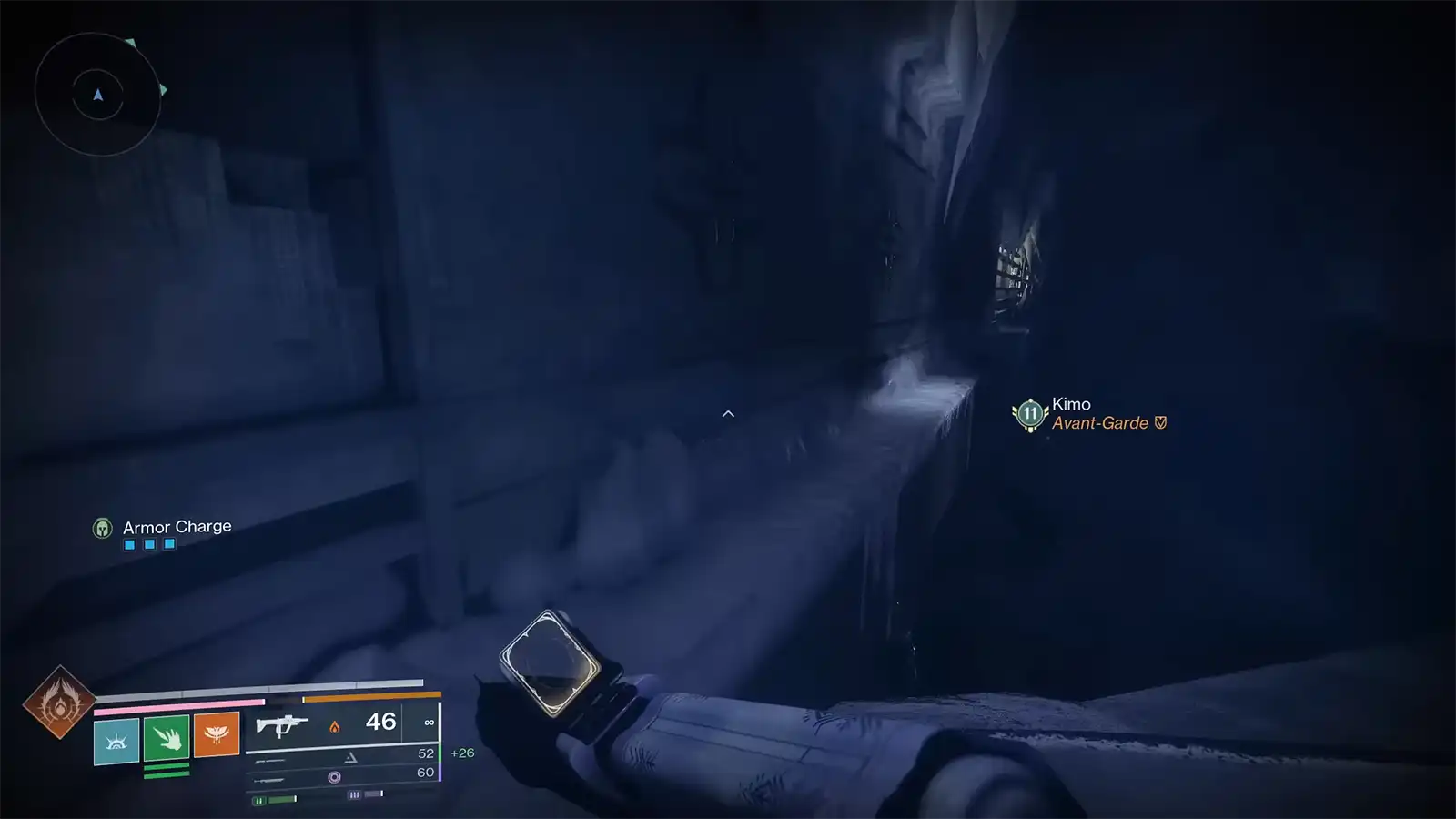This screenshot has height=819, width=1456.
Task: Click the purple void element icon near ammo 60
Action: 333,776
